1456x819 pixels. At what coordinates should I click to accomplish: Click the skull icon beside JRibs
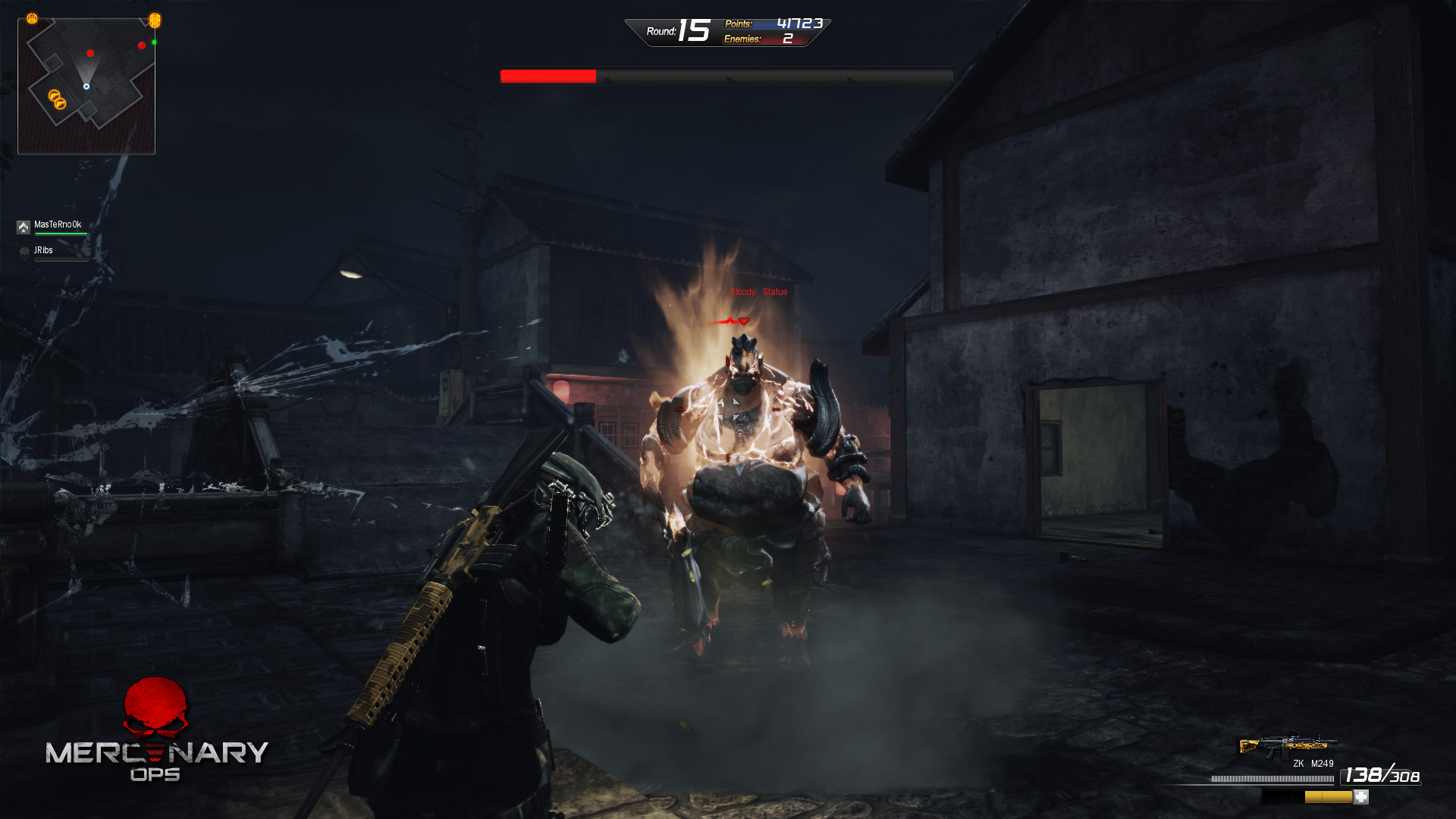click(24, 253)
